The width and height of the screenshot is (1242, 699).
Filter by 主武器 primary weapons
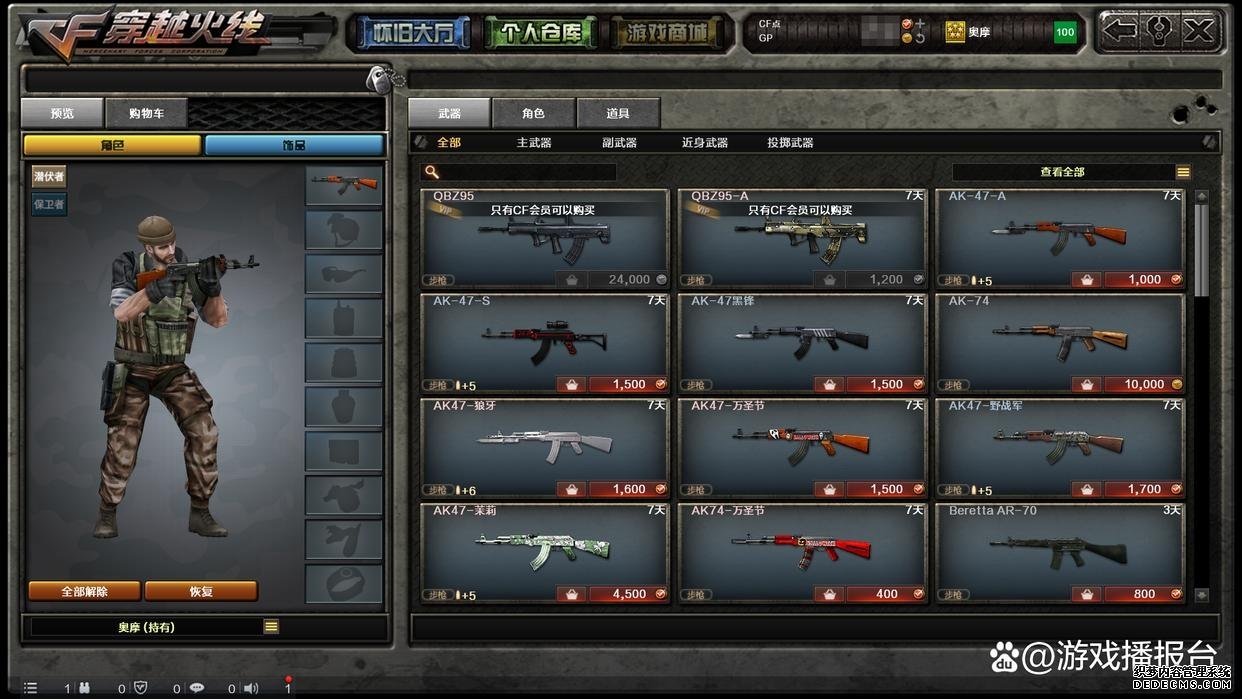(534, 143)
